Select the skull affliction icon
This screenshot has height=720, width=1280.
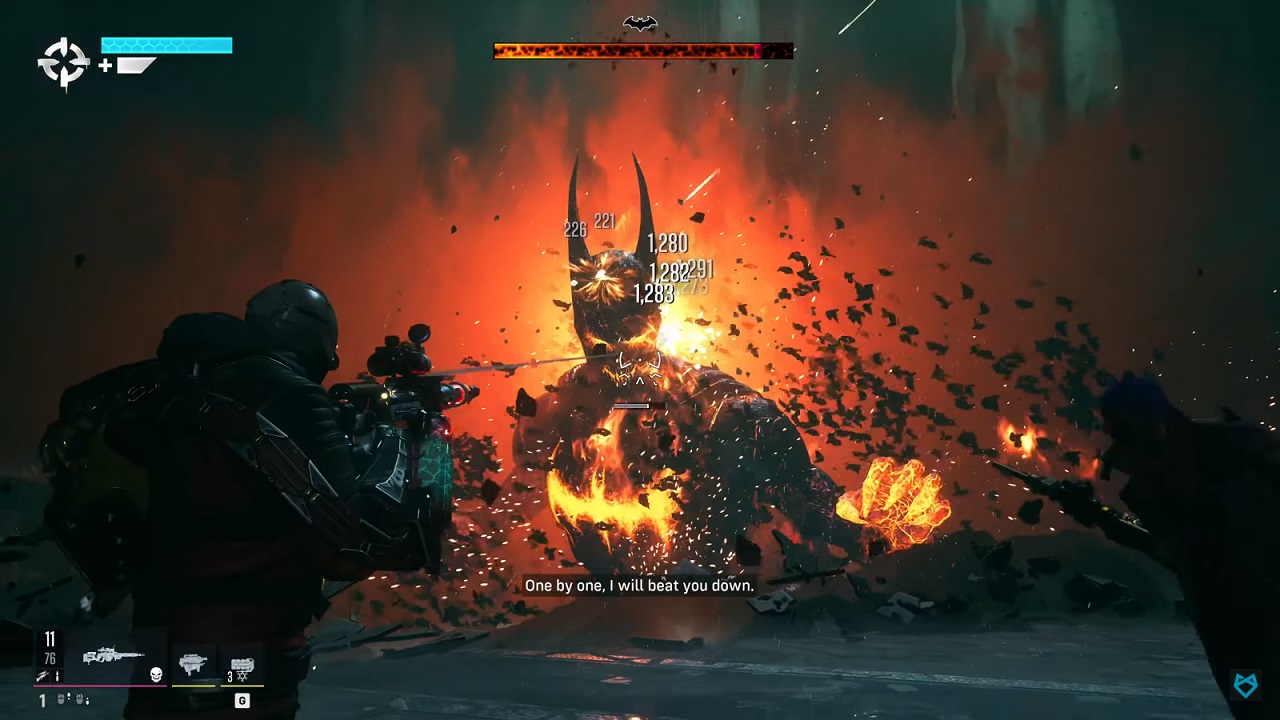tap(156, 675)
